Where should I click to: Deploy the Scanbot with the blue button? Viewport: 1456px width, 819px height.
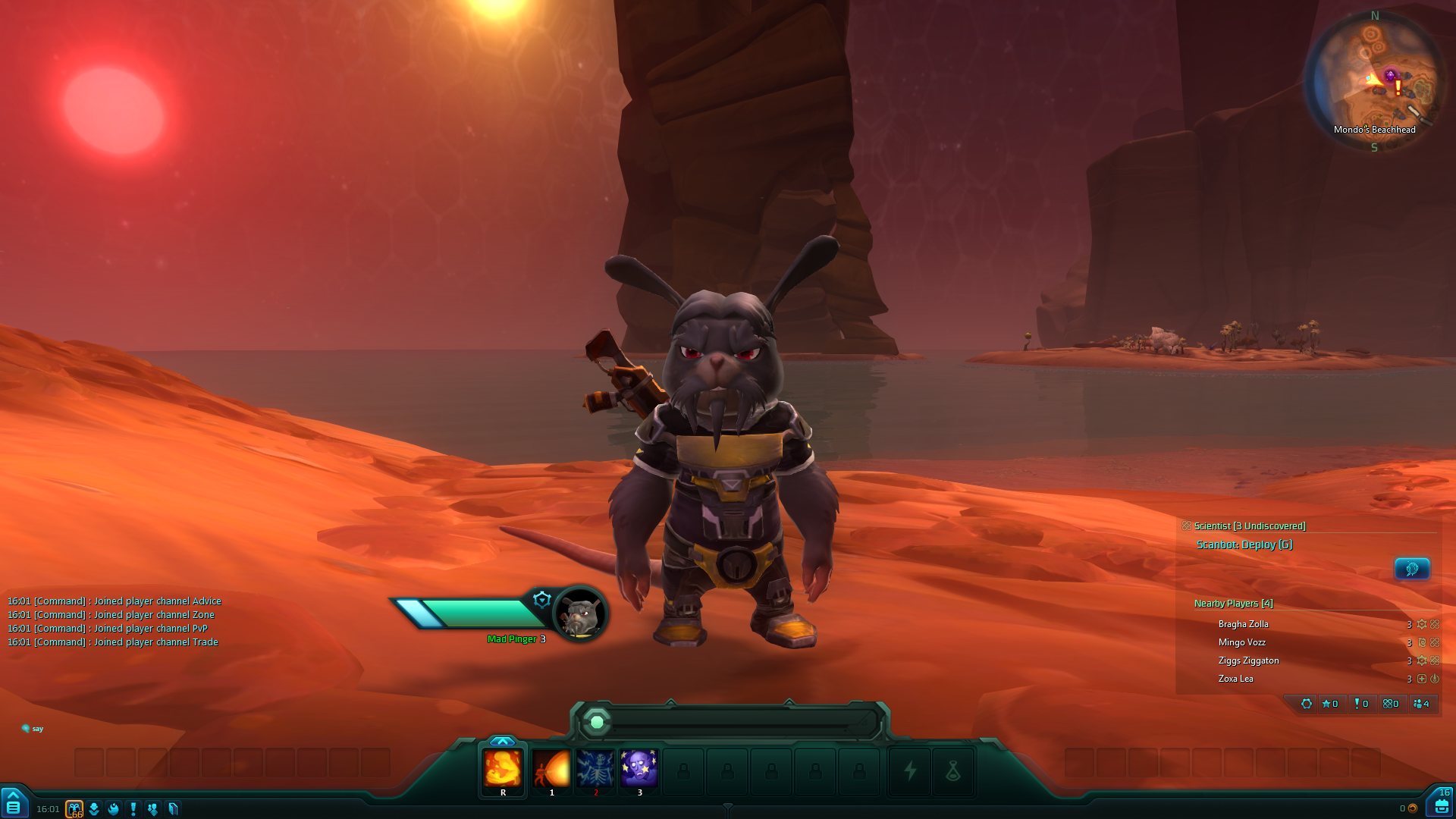pos(1412,569)
